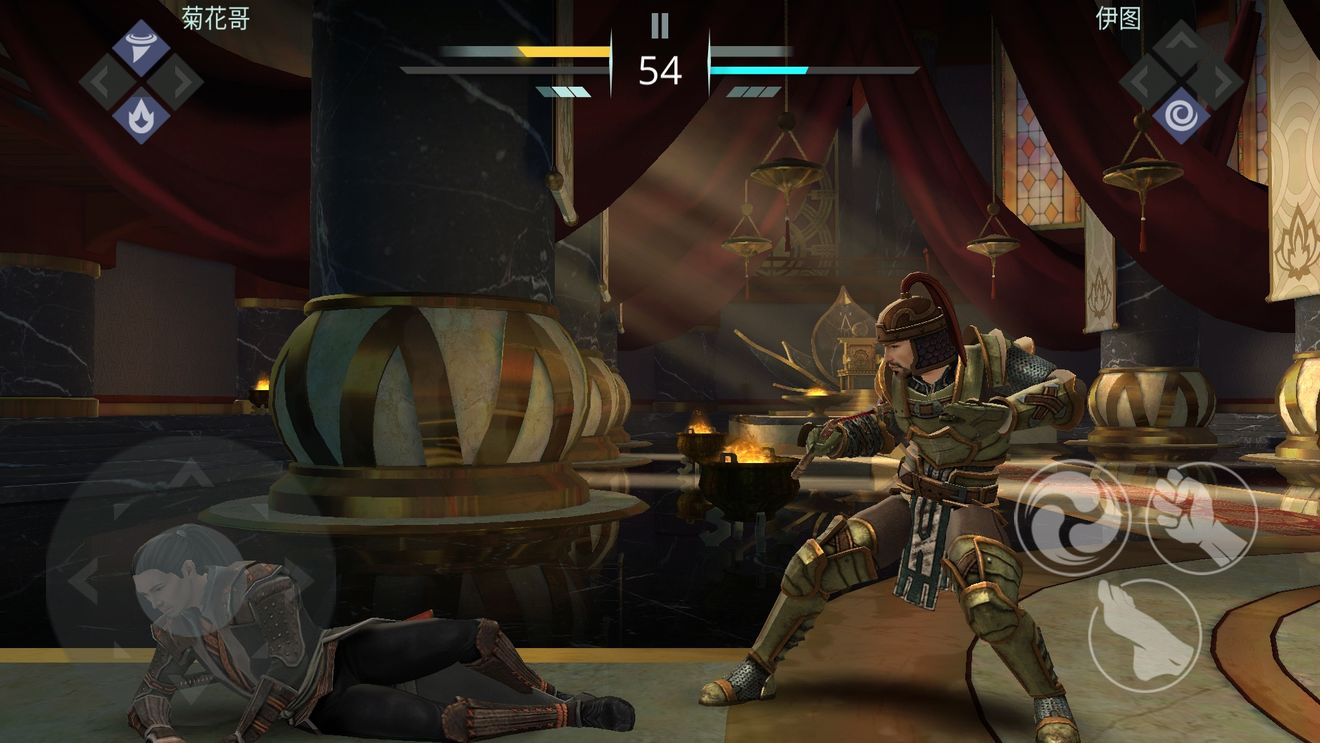Tap the punch fist attack button
Screen dimensions: 1320x743
[x=1200, y=519]
